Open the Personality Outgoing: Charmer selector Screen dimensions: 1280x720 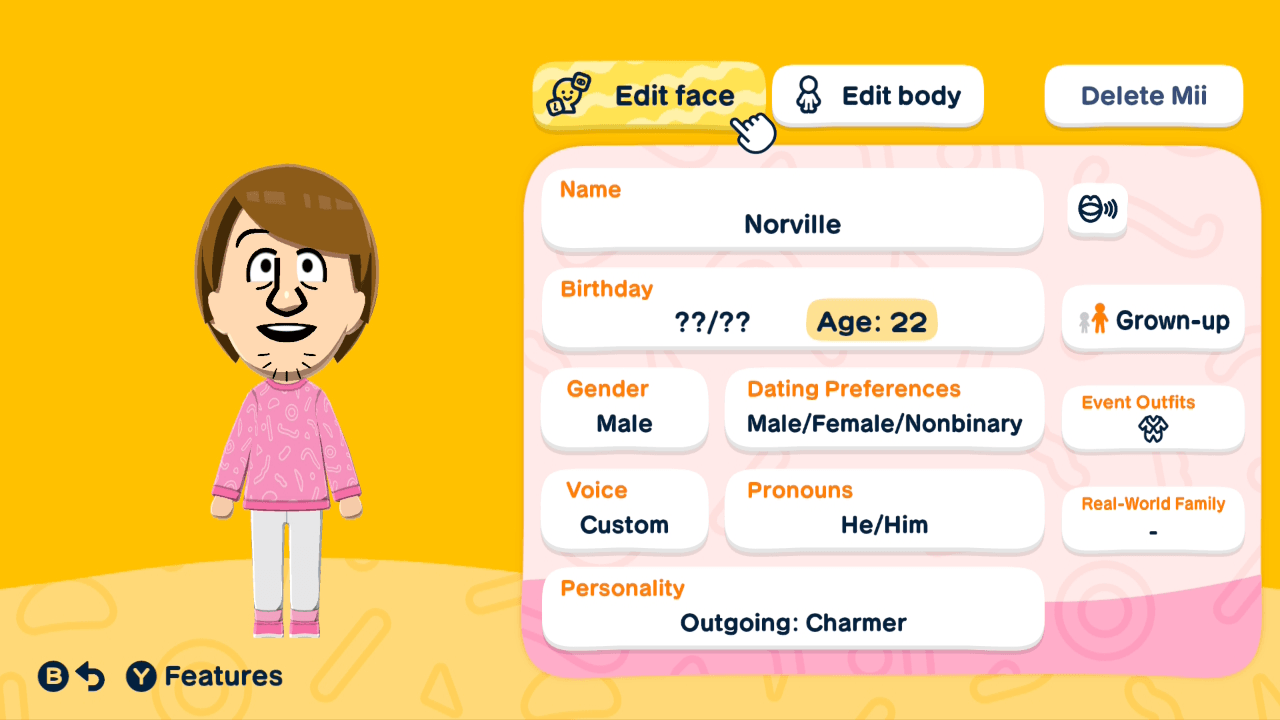pos(792,607)
